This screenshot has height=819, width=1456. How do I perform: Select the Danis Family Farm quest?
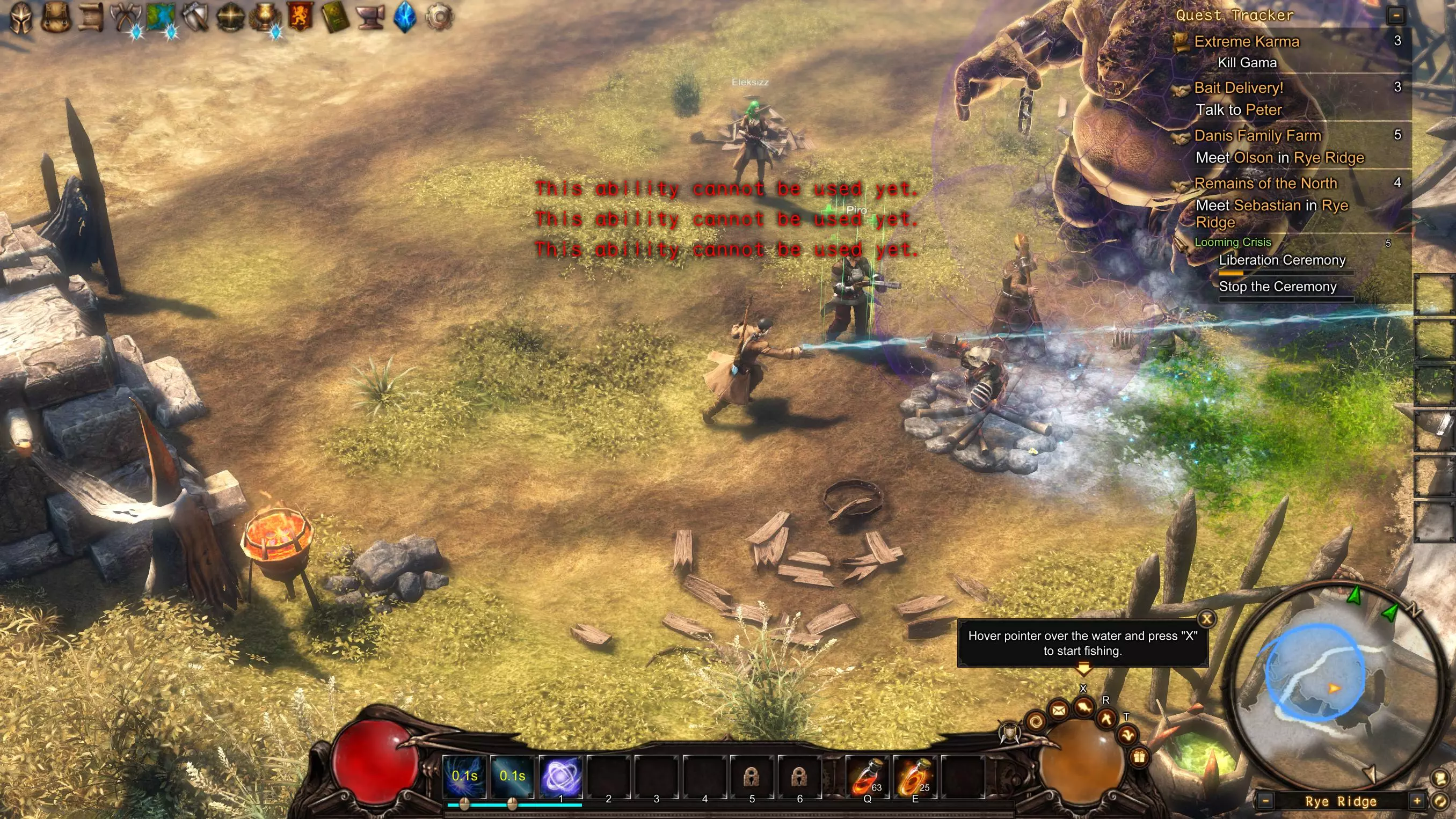tap(1257, 136)
